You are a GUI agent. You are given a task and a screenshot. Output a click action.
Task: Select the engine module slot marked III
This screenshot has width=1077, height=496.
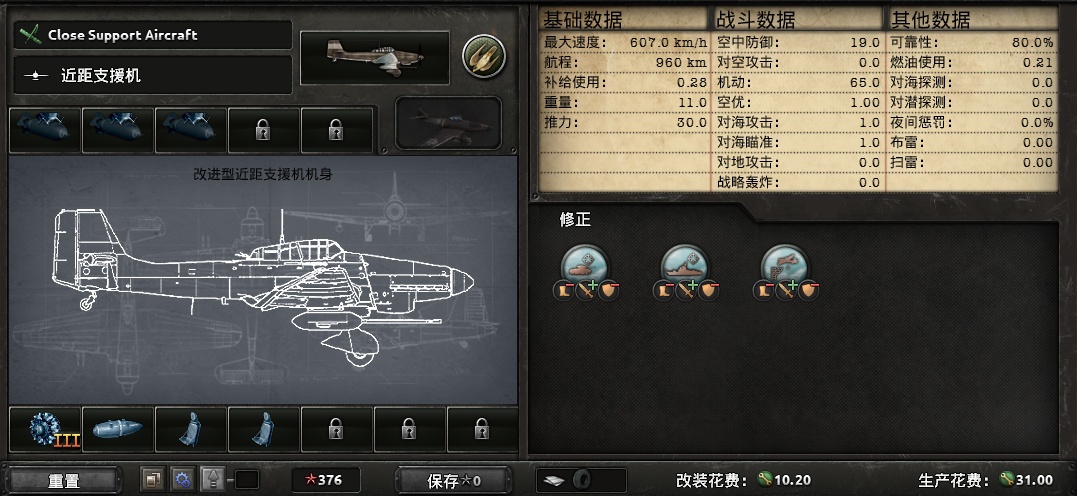click(x=44, y=429)
